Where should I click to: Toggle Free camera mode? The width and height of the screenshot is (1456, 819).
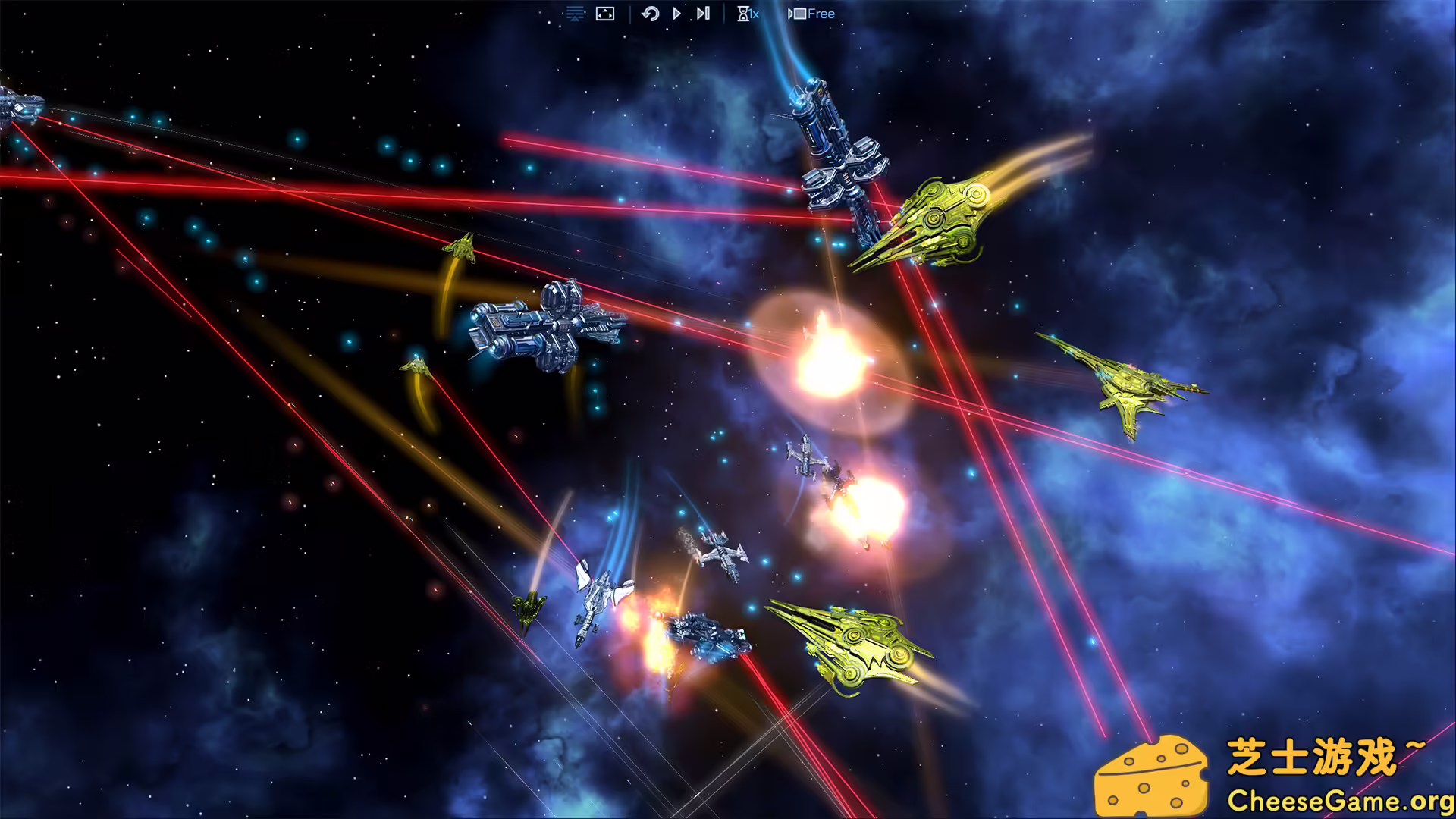(x=821, y=13)
